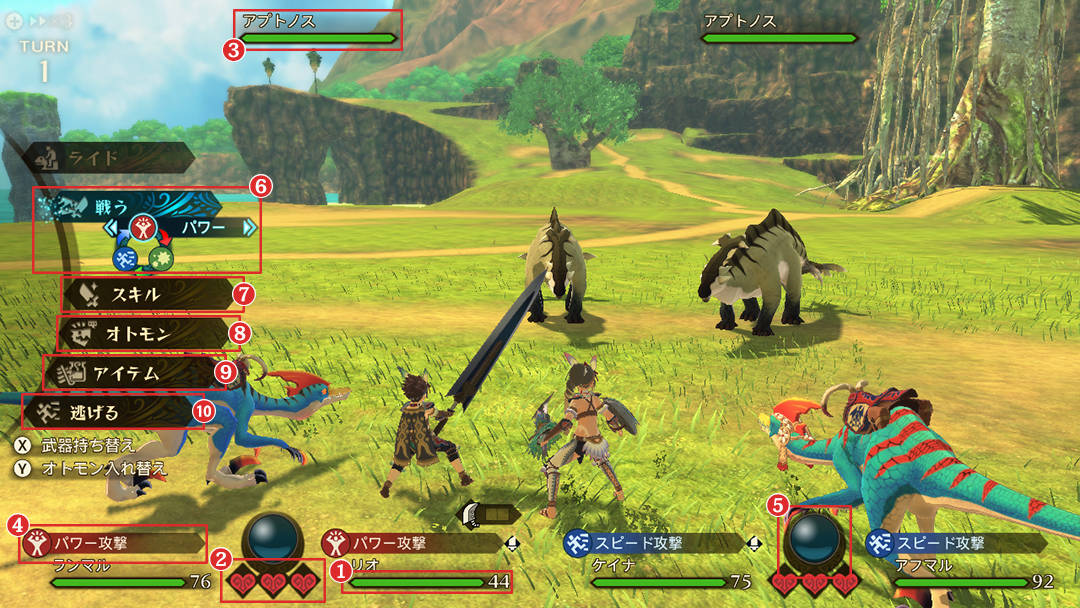Open the アイテム menu
Image resolution: width=1080 pixels, height=608 pixels.
click(130, 373)
